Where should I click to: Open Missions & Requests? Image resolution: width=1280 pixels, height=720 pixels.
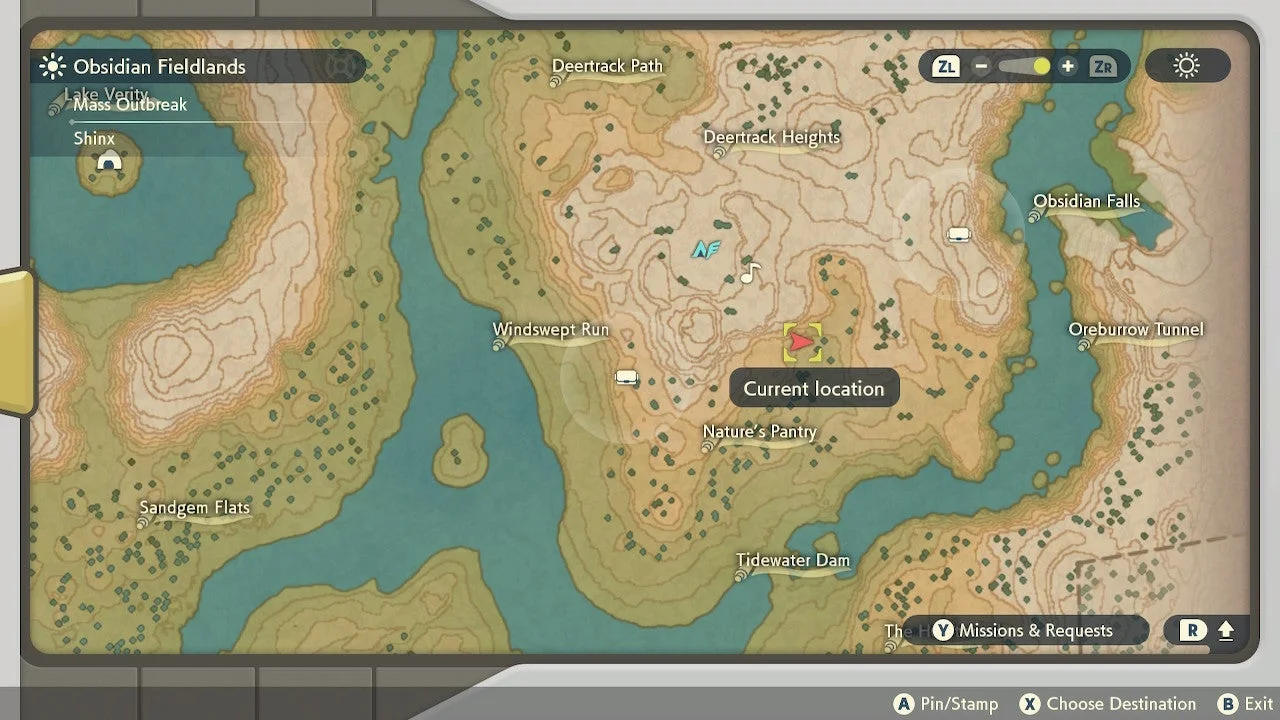click(x=1025, y=631)
